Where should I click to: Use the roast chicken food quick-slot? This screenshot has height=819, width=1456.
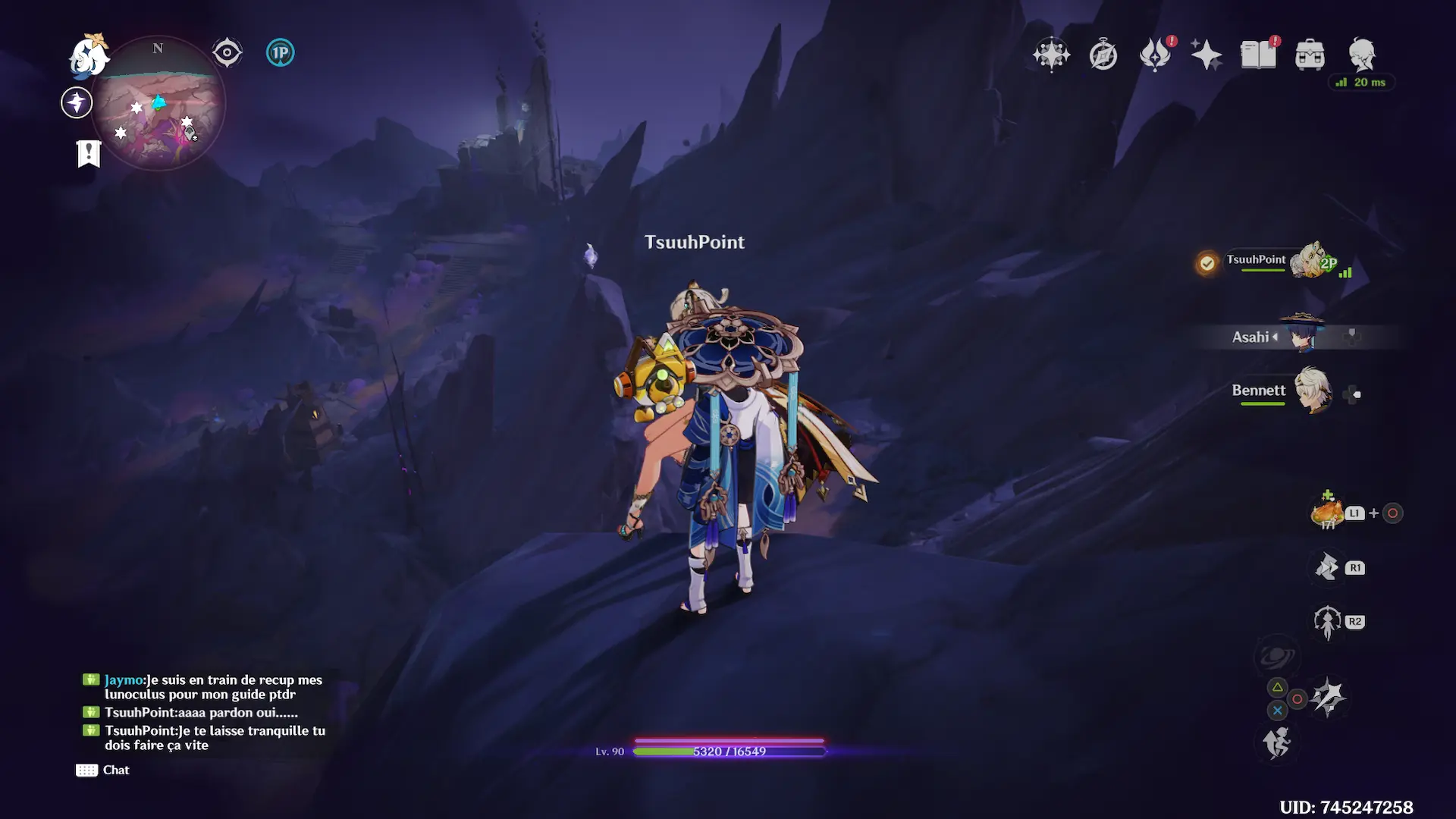click(x=1326, y=513)
